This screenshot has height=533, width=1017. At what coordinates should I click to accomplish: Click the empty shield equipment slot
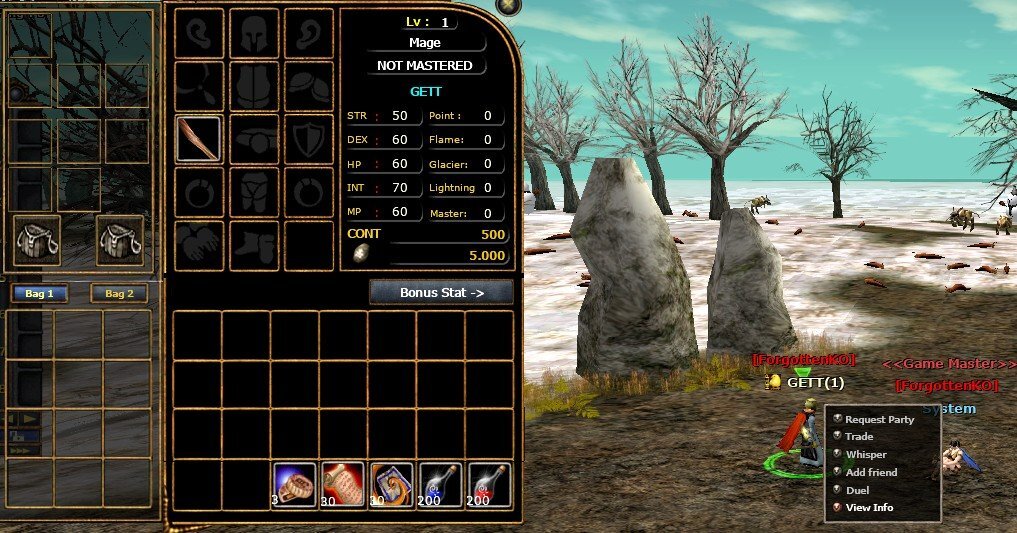309,139
